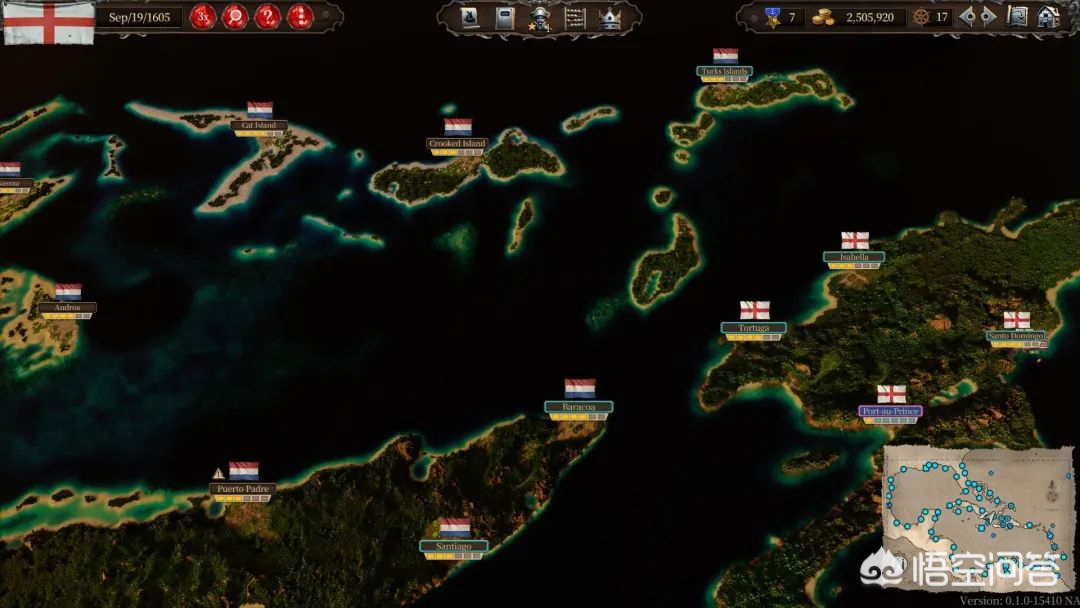Select the Santiago town label

click(454, 546)
